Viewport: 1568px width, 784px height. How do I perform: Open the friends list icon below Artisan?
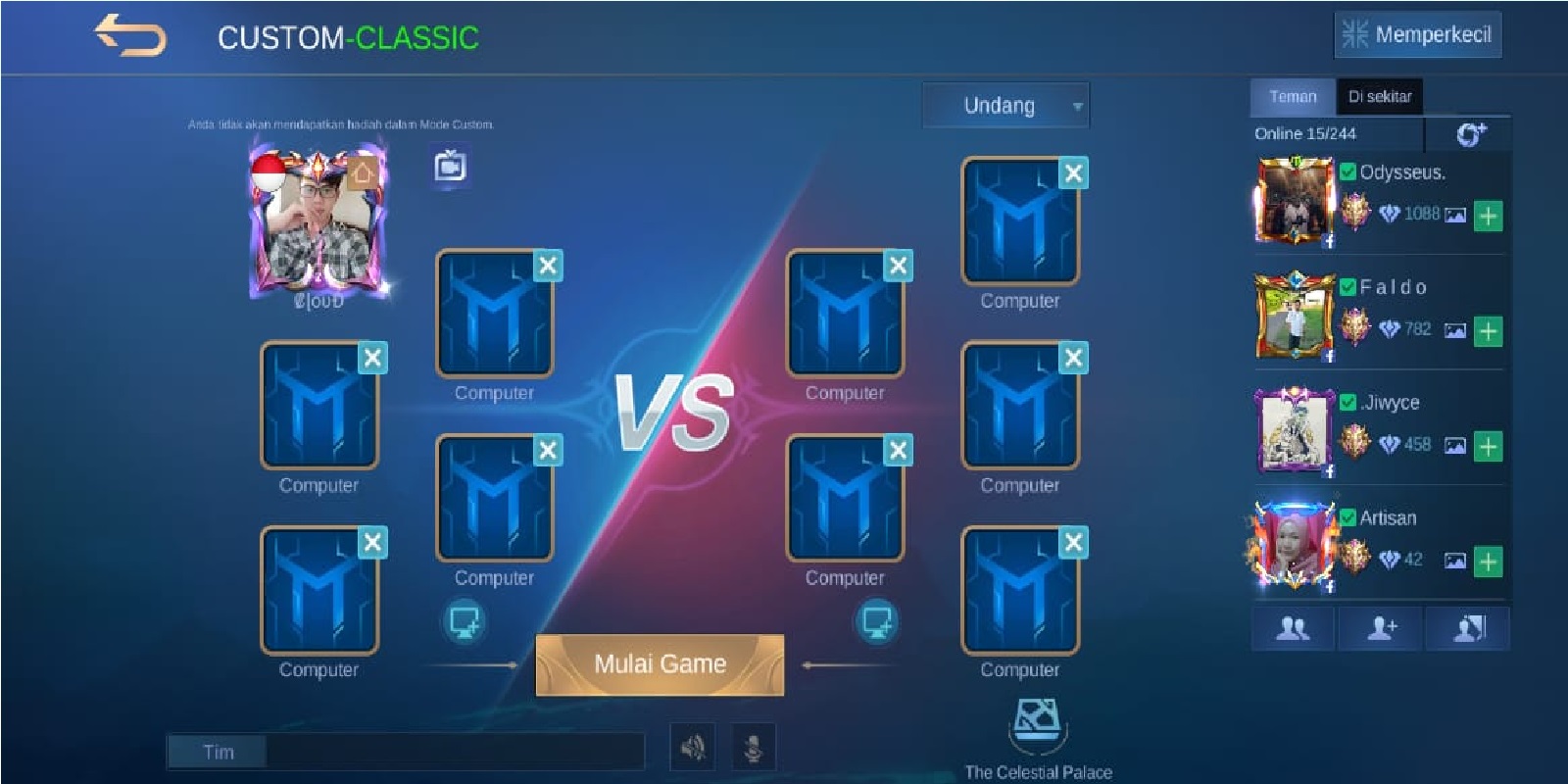pyautogui.click(x=1294, y=628)
